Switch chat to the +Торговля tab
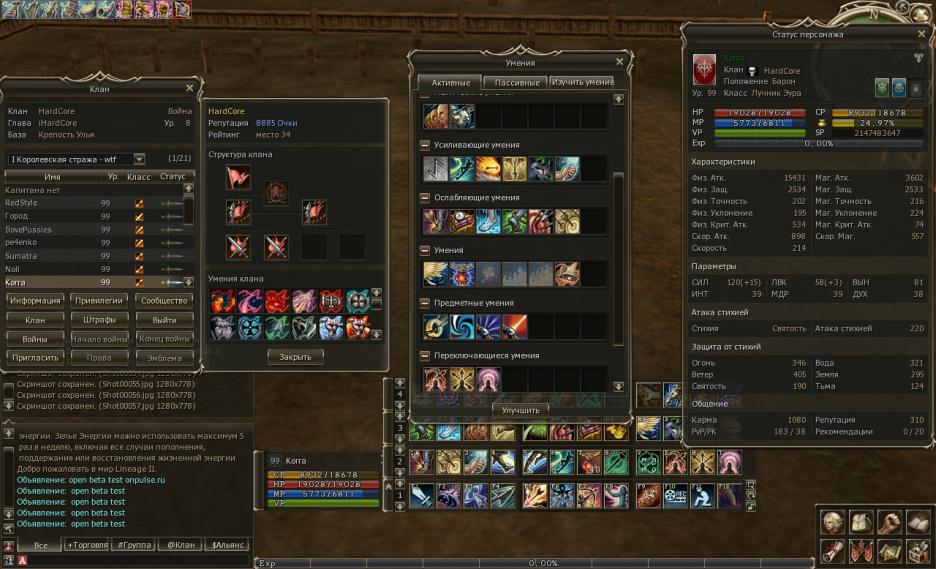 [87, 545]
